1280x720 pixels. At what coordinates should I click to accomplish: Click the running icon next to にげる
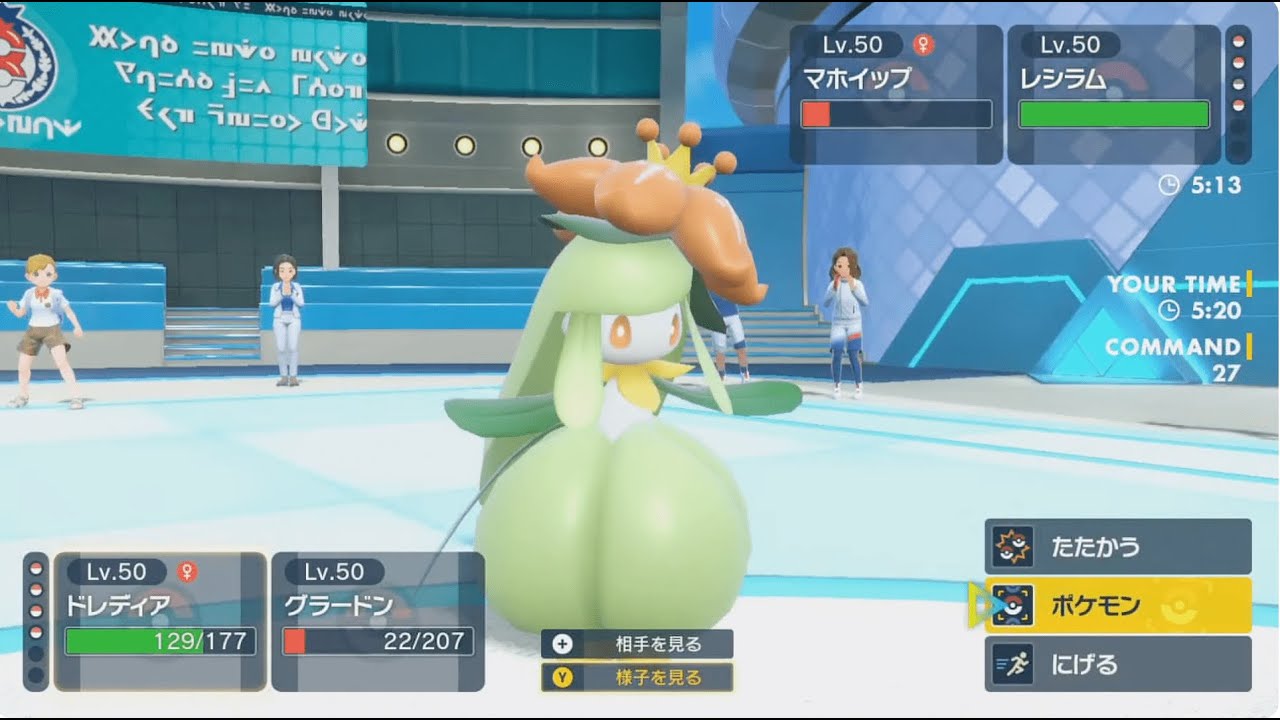1012,663
